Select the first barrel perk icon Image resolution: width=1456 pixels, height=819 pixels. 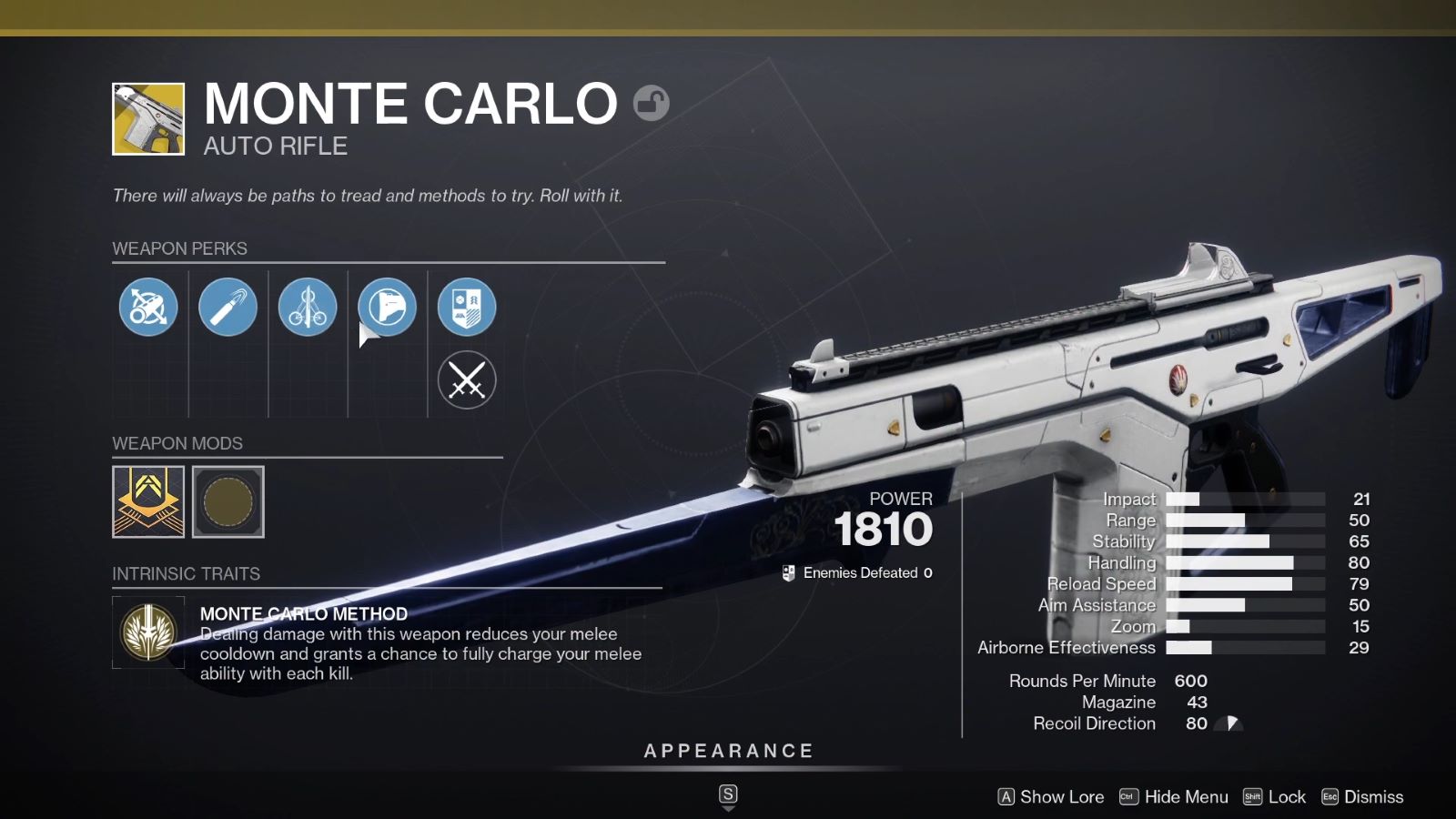[147, 308]
